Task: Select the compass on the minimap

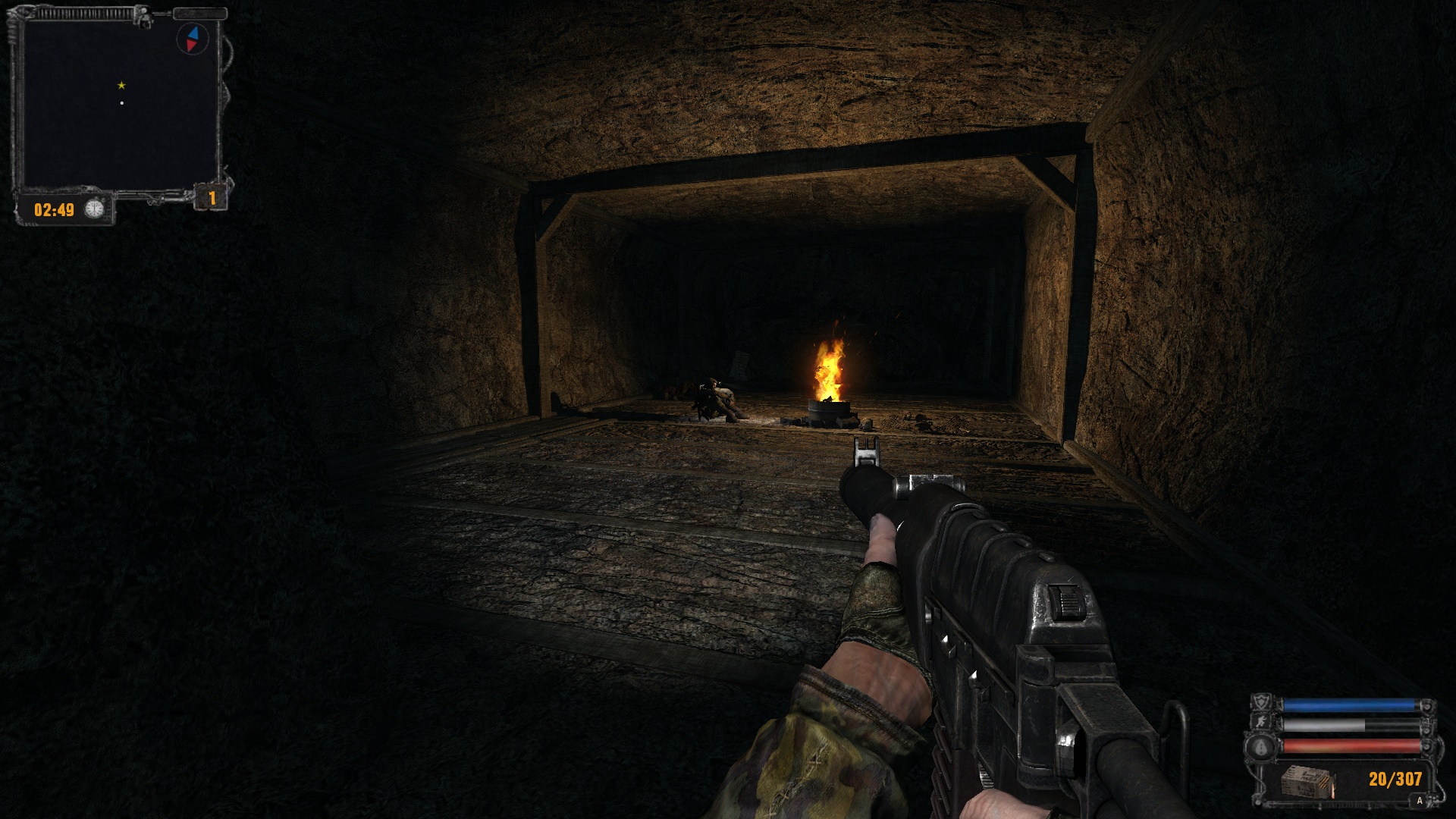Action: 193,39
